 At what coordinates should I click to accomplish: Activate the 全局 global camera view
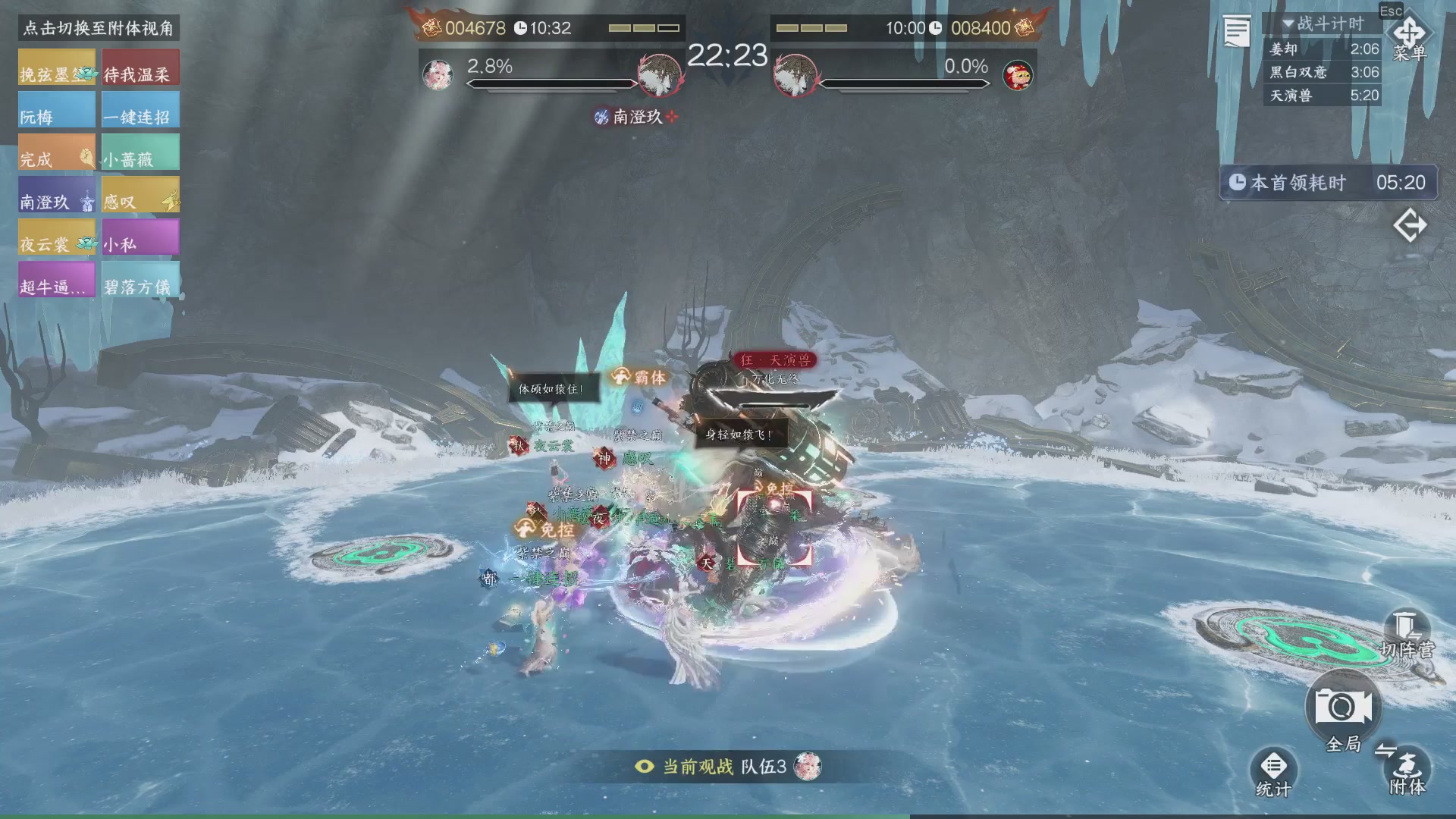(1343, 710)
